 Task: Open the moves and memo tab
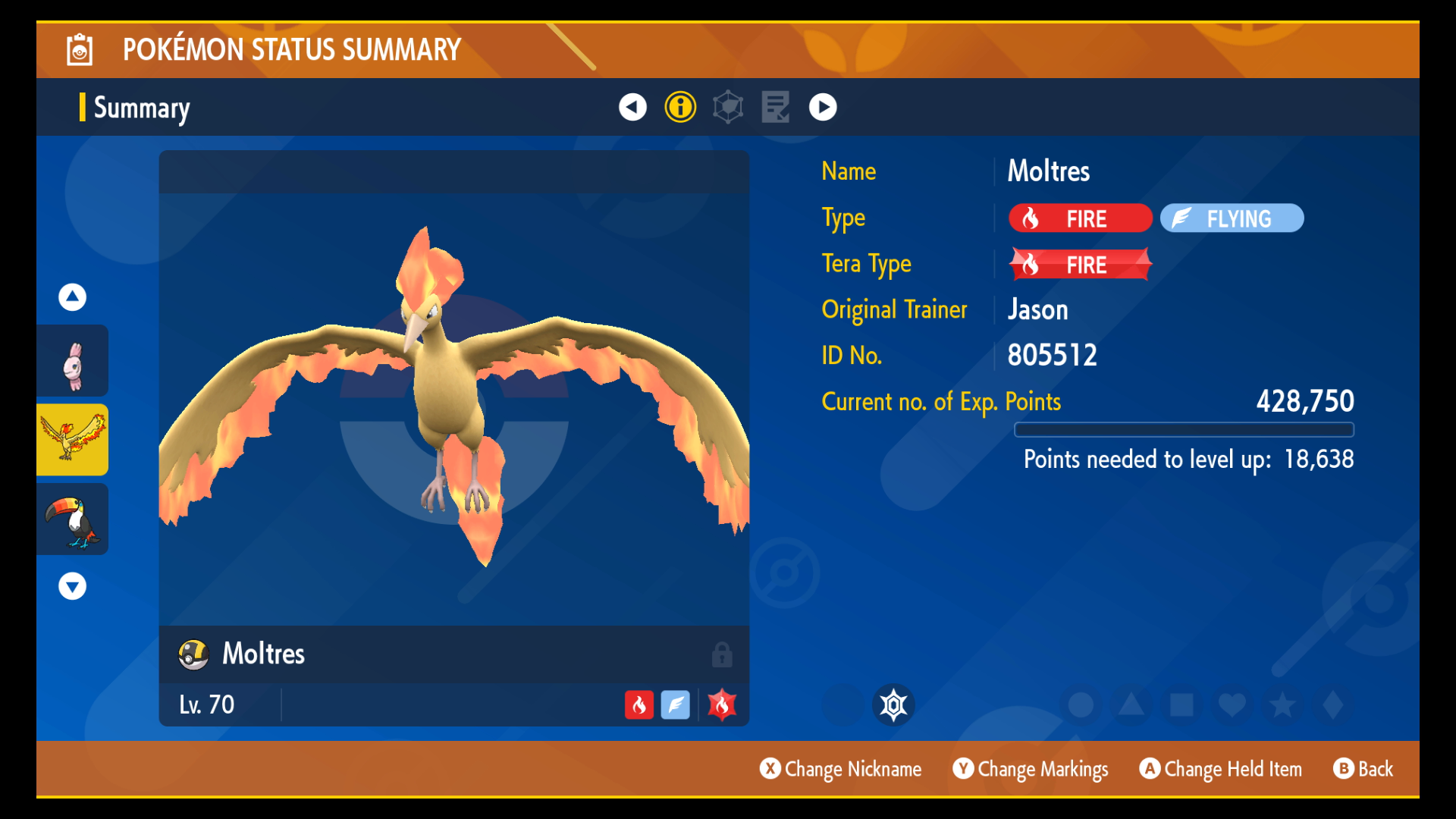(776, 107)
